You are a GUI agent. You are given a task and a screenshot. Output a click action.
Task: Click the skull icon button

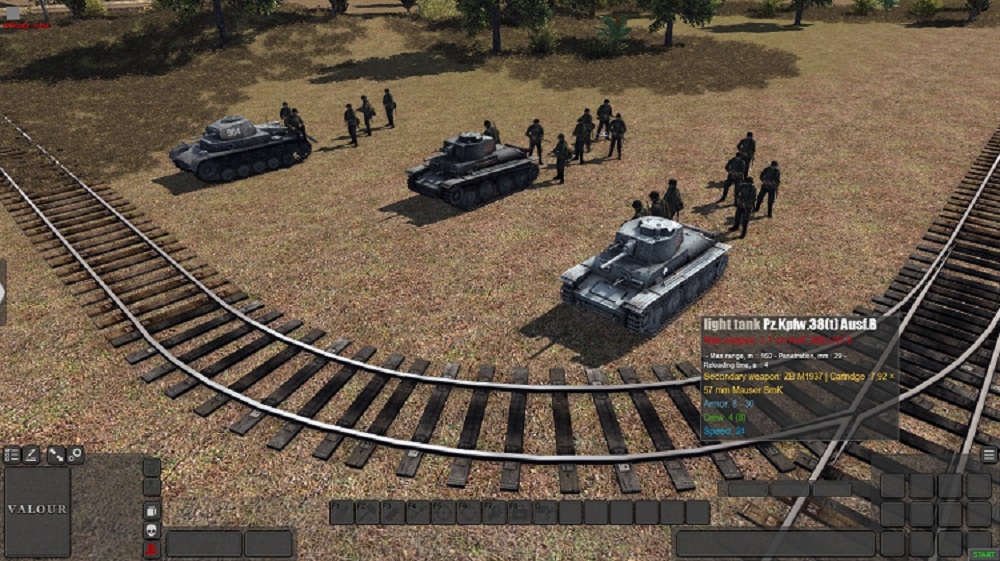coord(152,530)
